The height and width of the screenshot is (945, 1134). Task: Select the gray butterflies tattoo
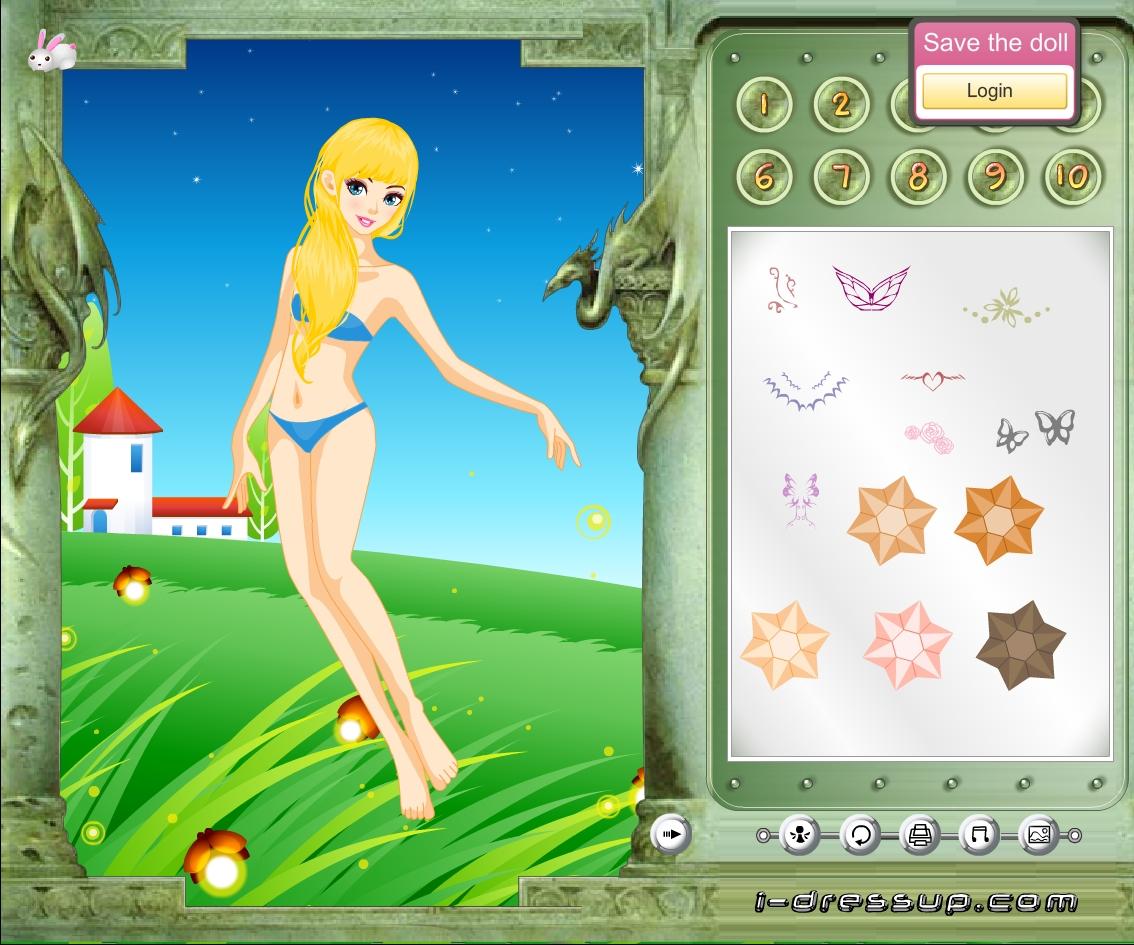1036,429
